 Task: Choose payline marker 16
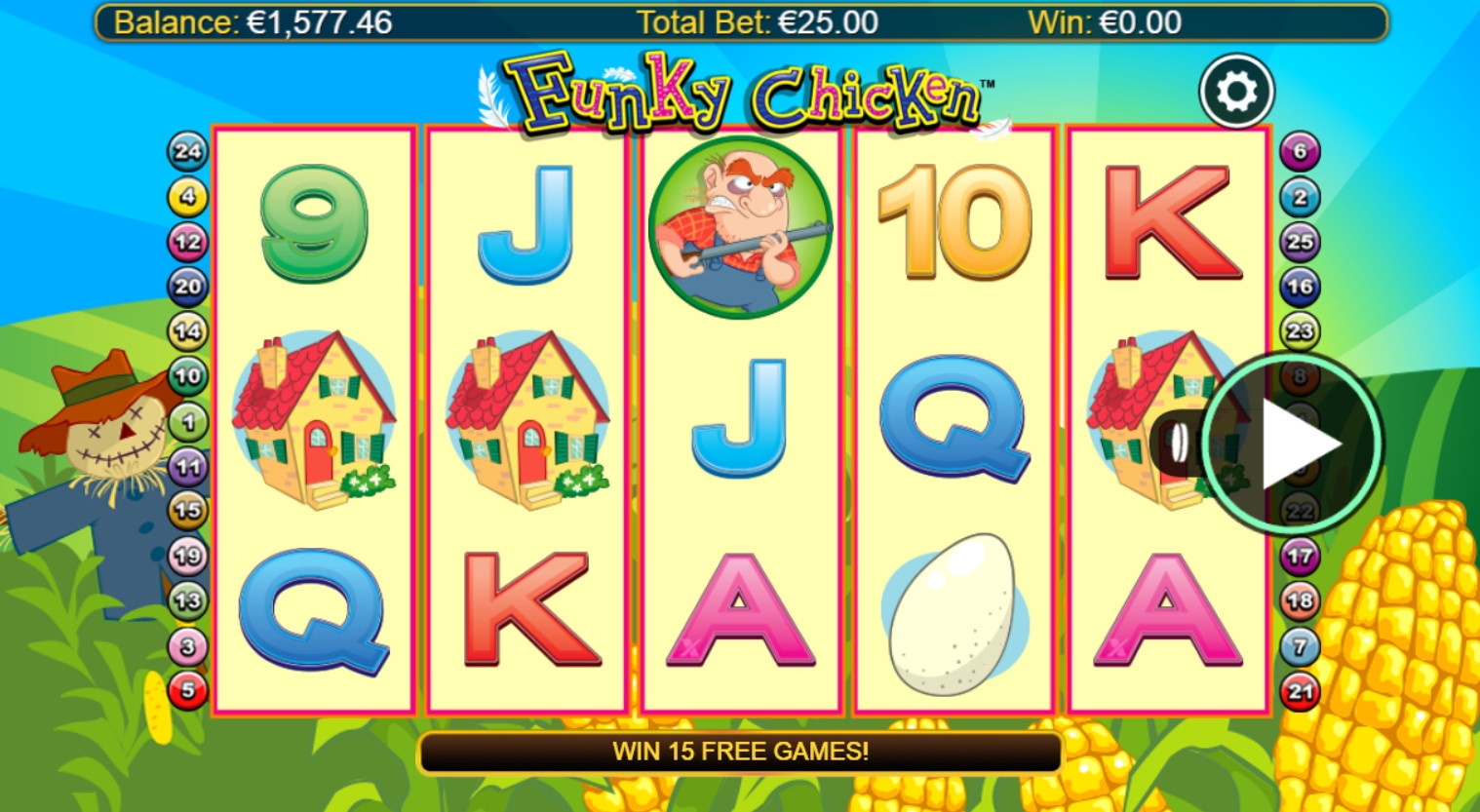click(x=1300, y=287)
